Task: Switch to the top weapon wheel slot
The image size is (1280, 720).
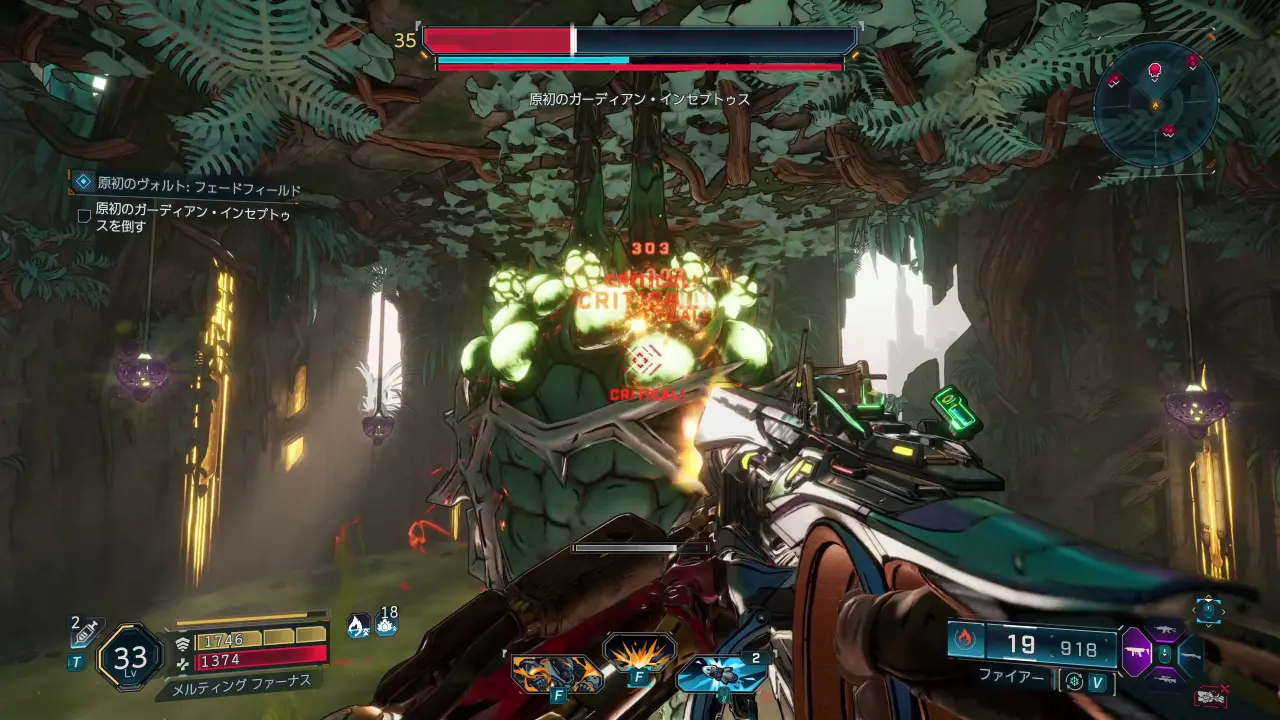Action: pos(1163,629)
